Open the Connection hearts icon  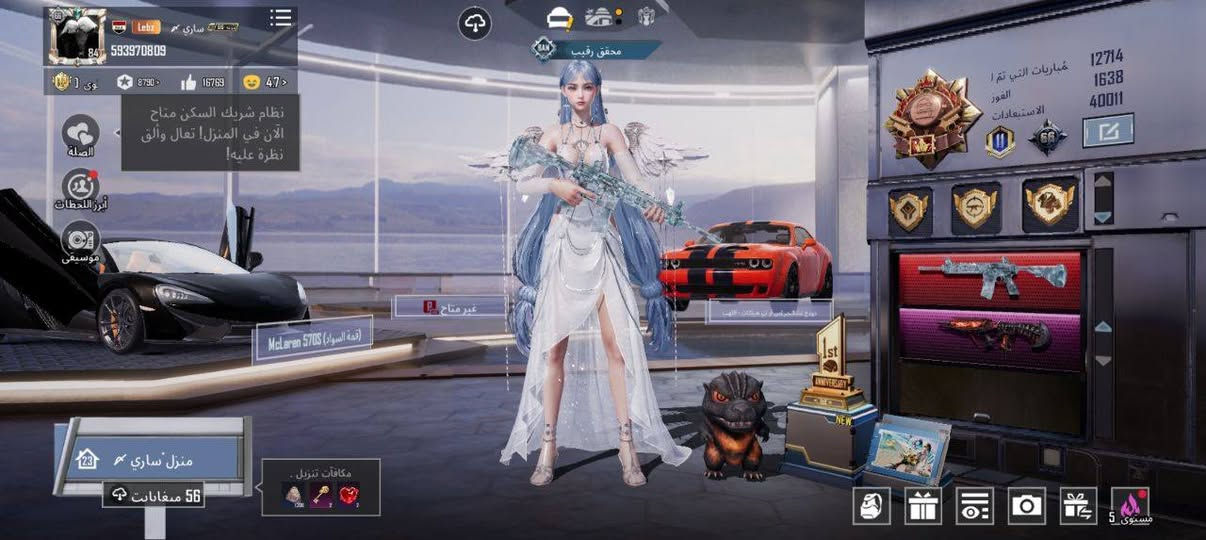tap(80, 133)
